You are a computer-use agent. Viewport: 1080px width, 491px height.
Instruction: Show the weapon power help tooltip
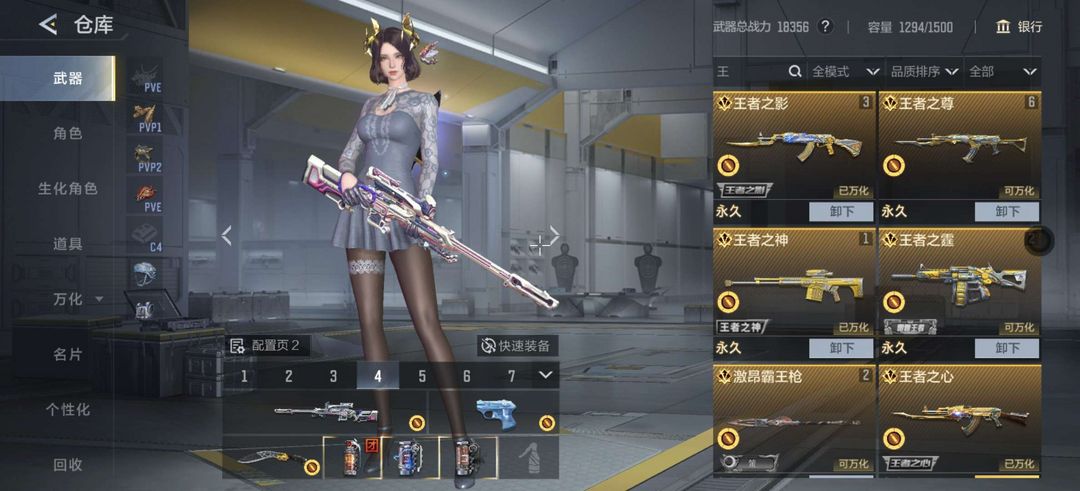pos(825,27)
